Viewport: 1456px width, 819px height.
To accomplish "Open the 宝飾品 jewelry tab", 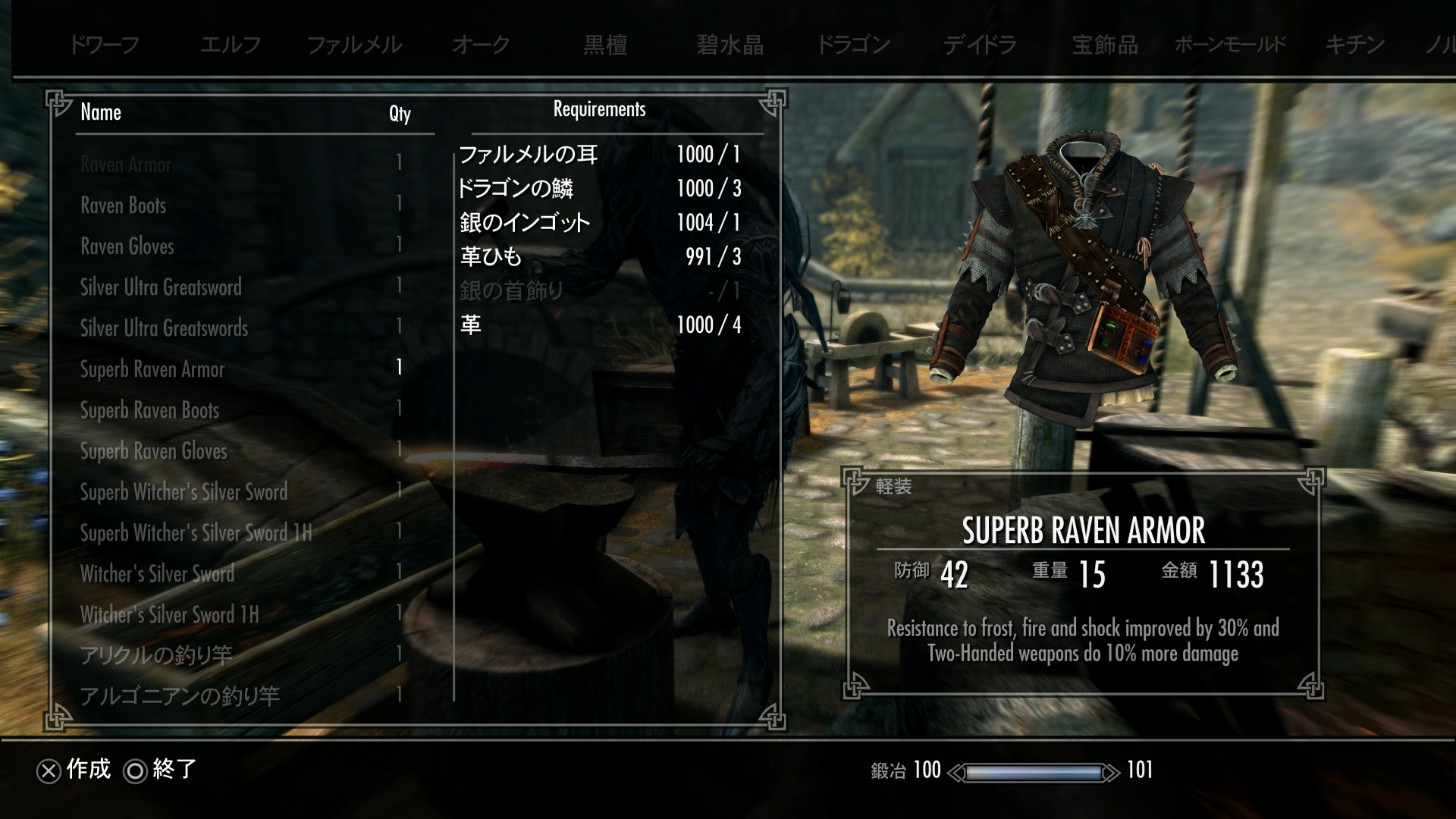I will pyautogui.click(x=1105, y=45).
